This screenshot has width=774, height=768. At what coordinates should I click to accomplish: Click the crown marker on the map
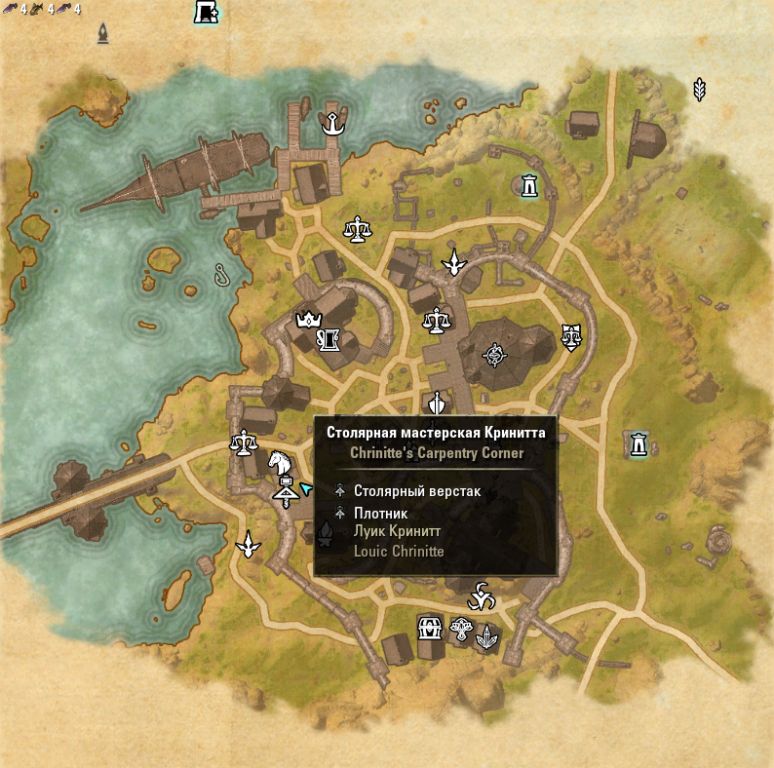click(x=306, y=320)
